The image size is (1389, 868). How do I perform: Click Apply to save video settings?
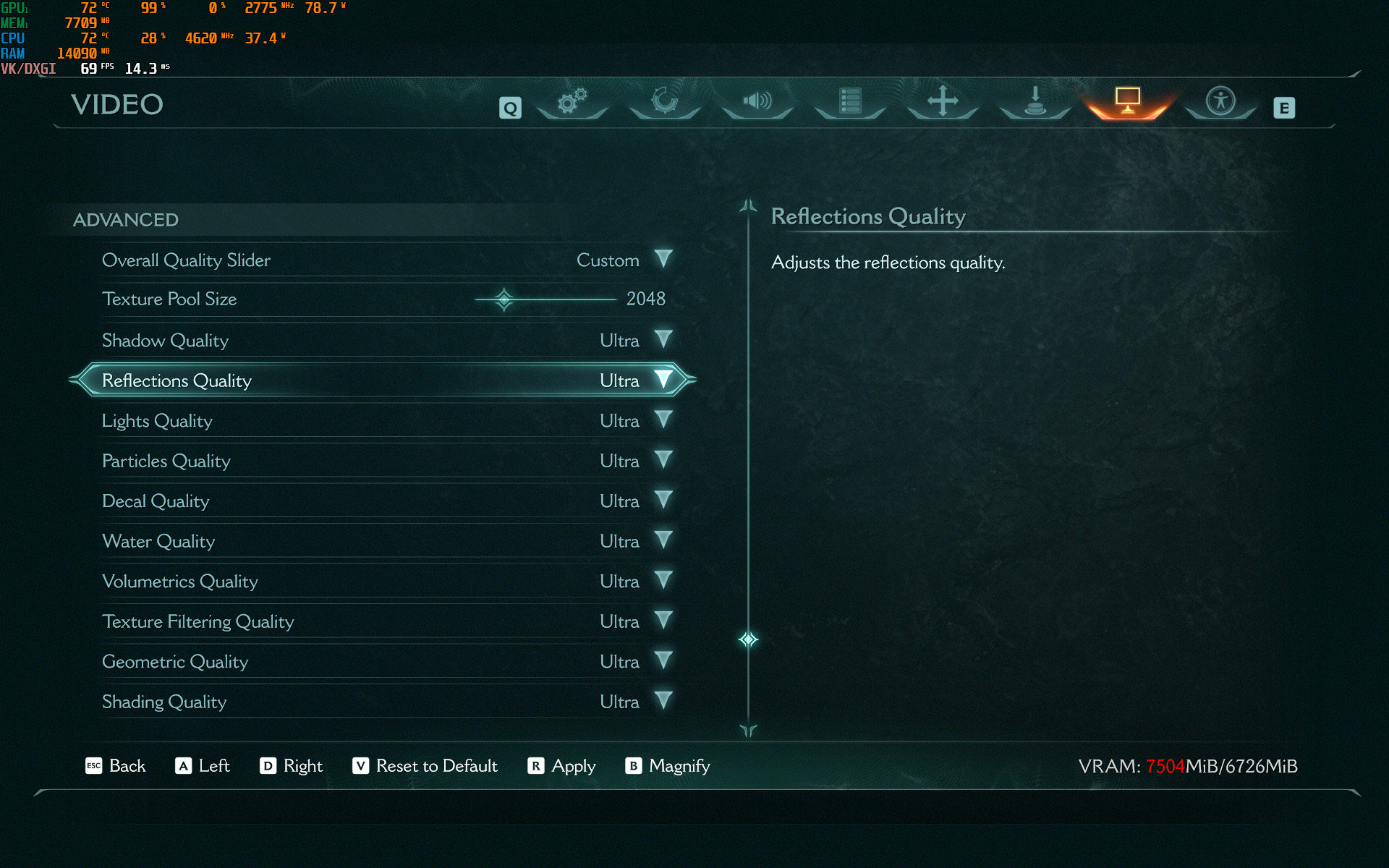tap(562, 766)
